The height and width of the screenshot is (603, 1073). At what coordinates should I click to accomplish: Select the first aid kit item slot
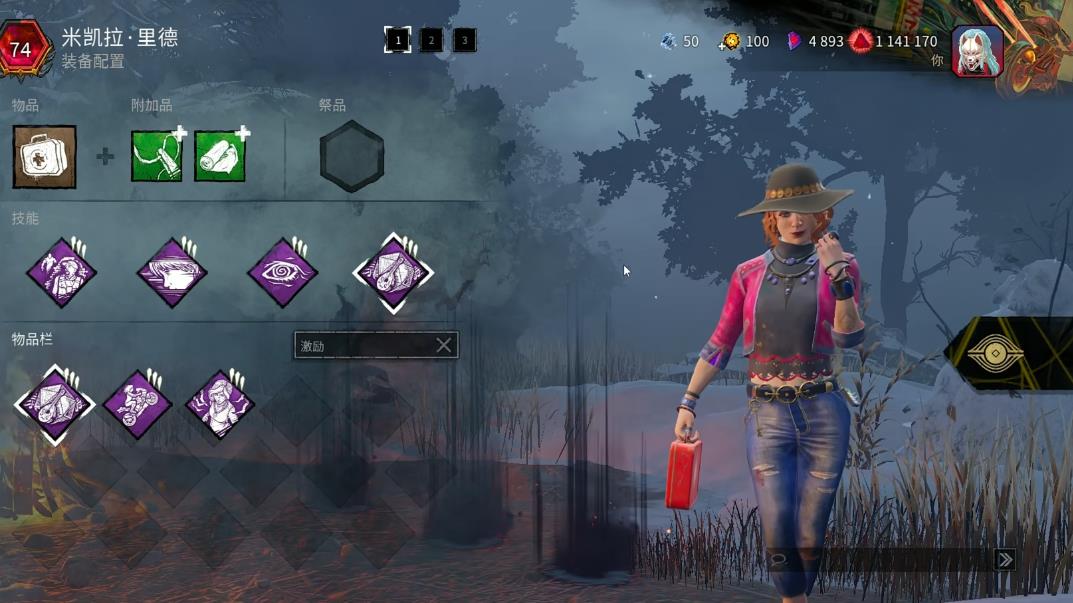pyautogui.click(x=44, y=157)
